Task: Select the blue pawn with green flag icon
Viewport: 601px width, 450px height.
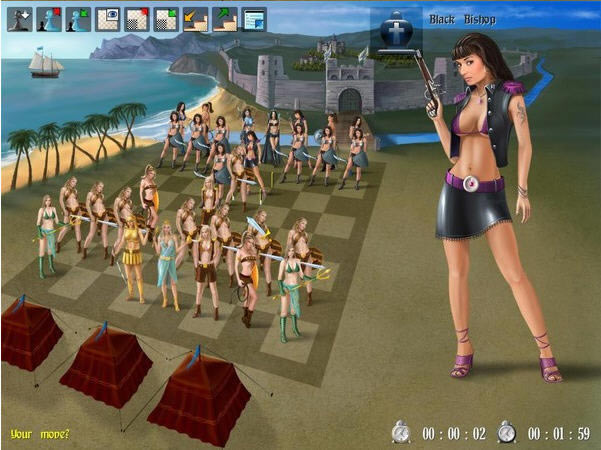Action: click(78, 18)
